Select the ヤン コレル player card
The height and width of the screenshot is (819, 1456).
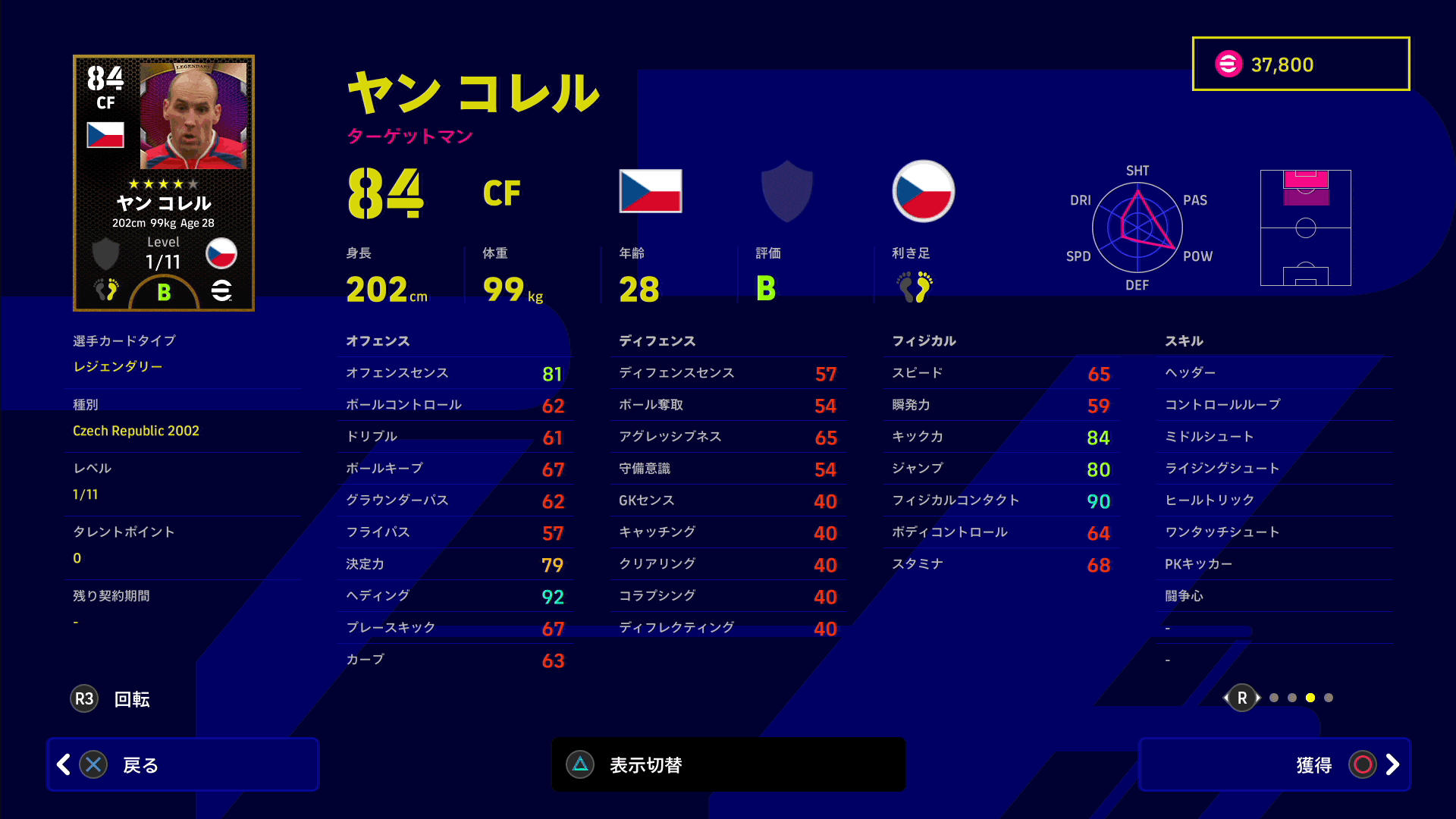tap(164, 183)
